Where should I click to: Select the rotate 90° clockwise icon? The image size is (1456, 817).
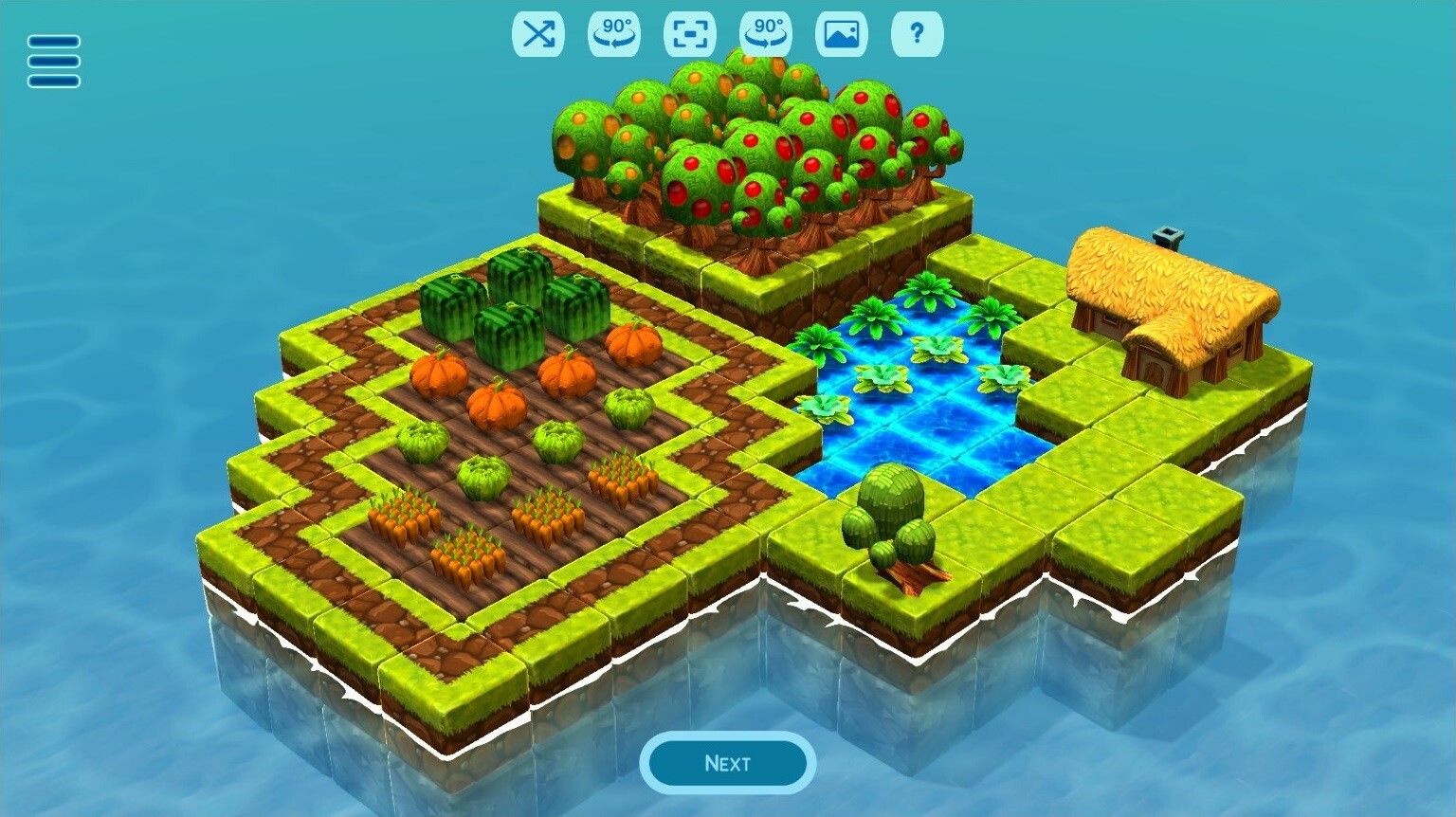point(765,34)
